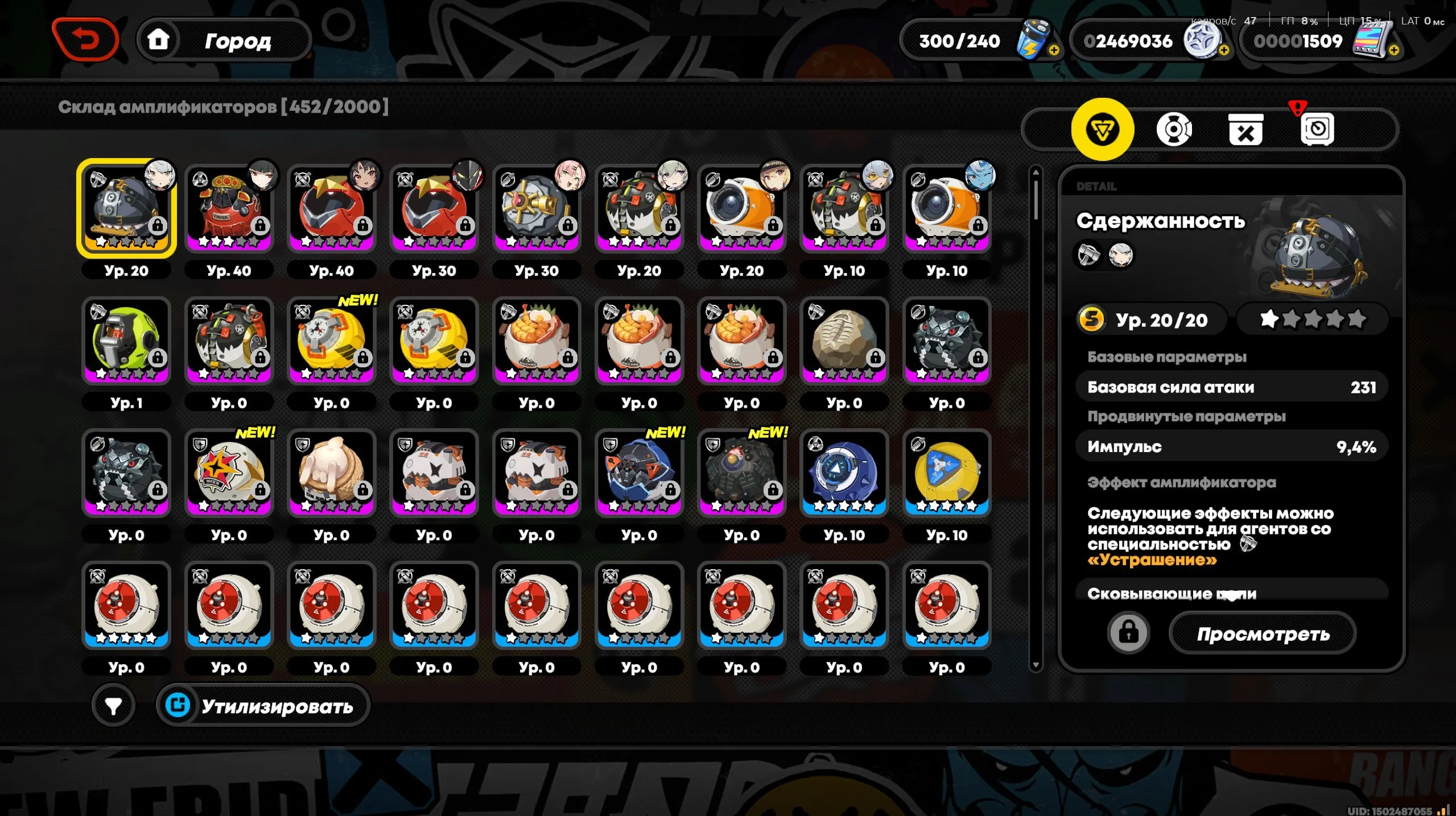Click plus icon next to battery energy counter

tap(1054, 52)
